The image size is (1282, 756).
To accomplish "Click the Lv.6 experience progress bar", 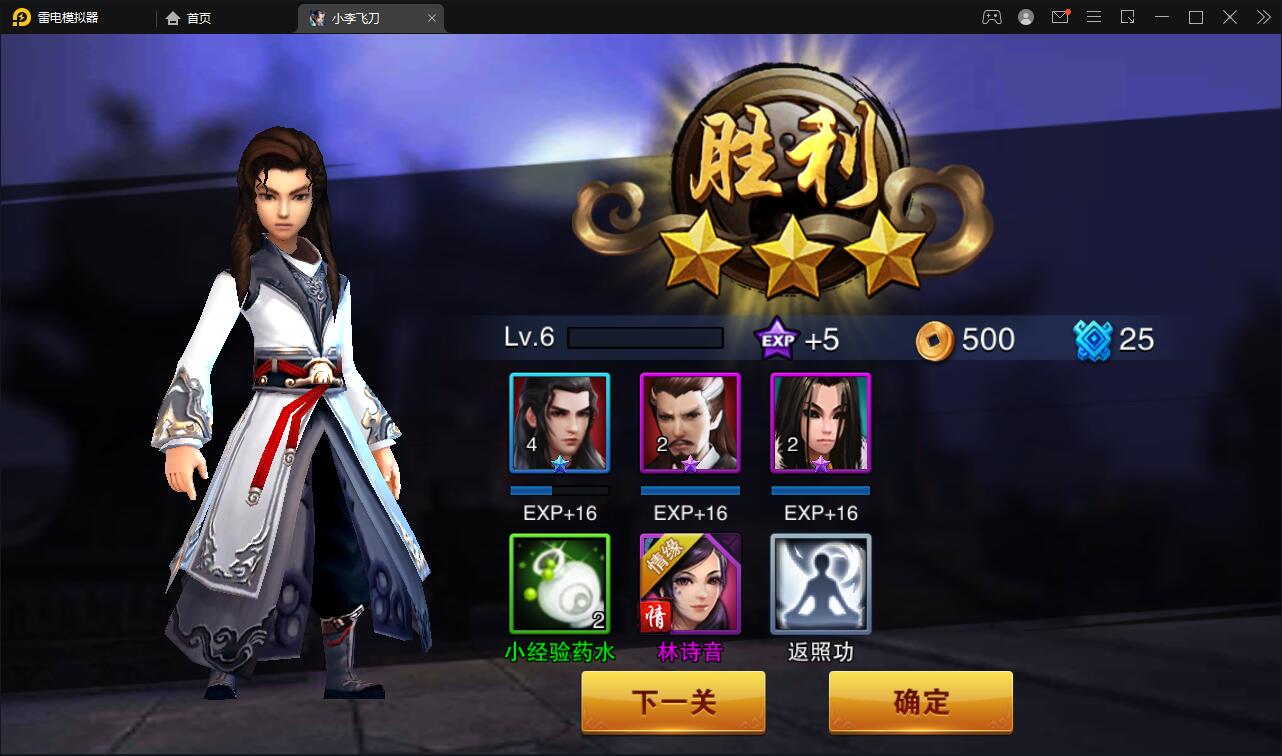I will (645, 338).
